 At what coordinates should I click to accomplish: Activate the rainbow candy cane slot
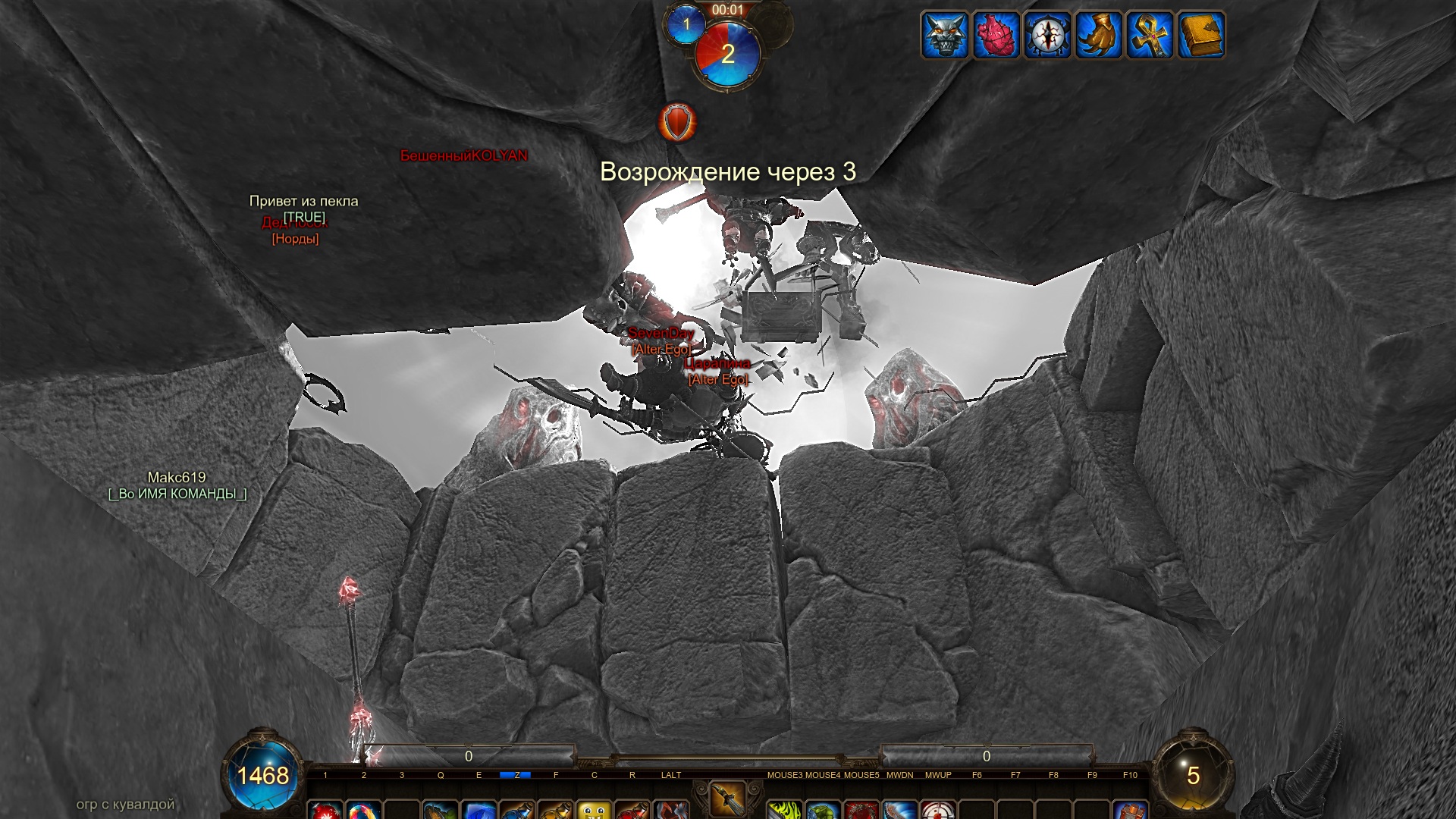click(363, 811)
